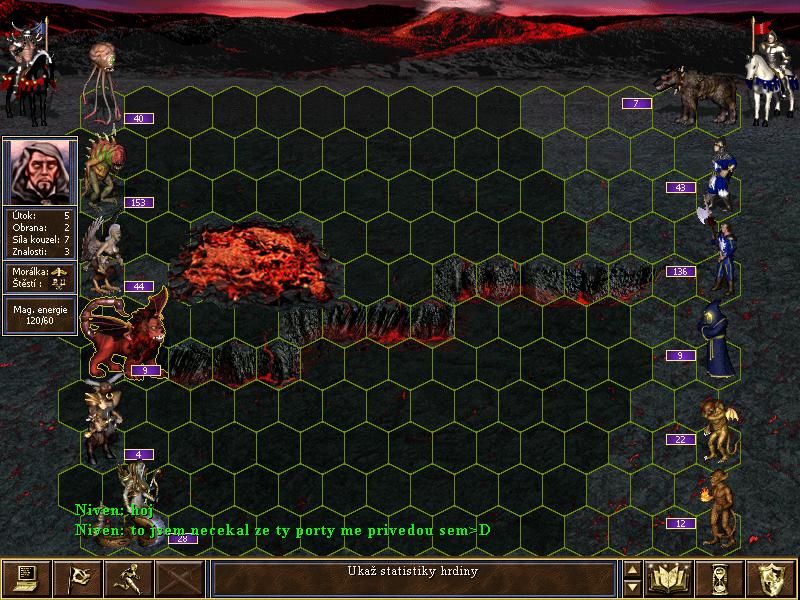Make the unit wait with the hourglass

tap(720, 577)
